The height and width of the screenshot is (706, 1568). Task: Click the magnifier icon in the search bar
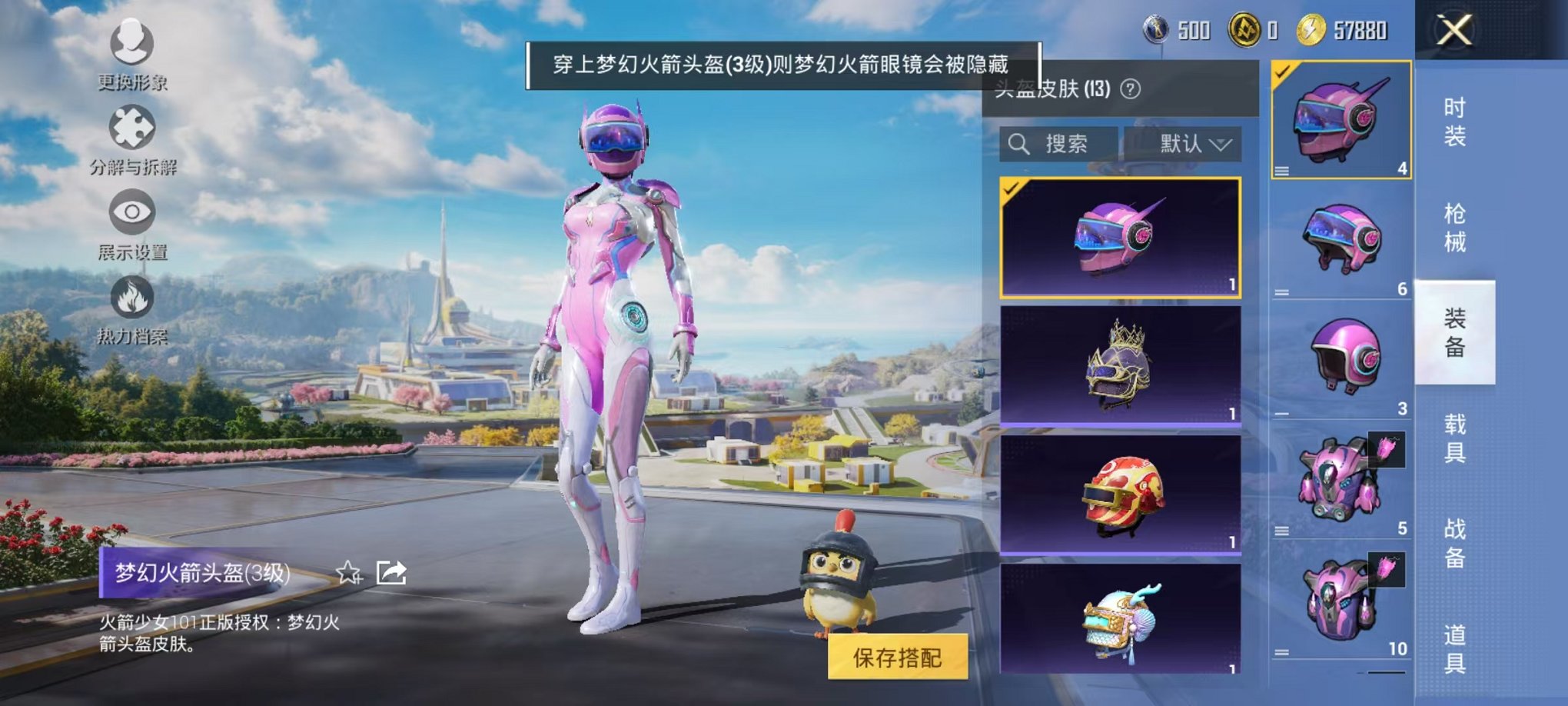pyautogui.click(x=1020, y=144)
